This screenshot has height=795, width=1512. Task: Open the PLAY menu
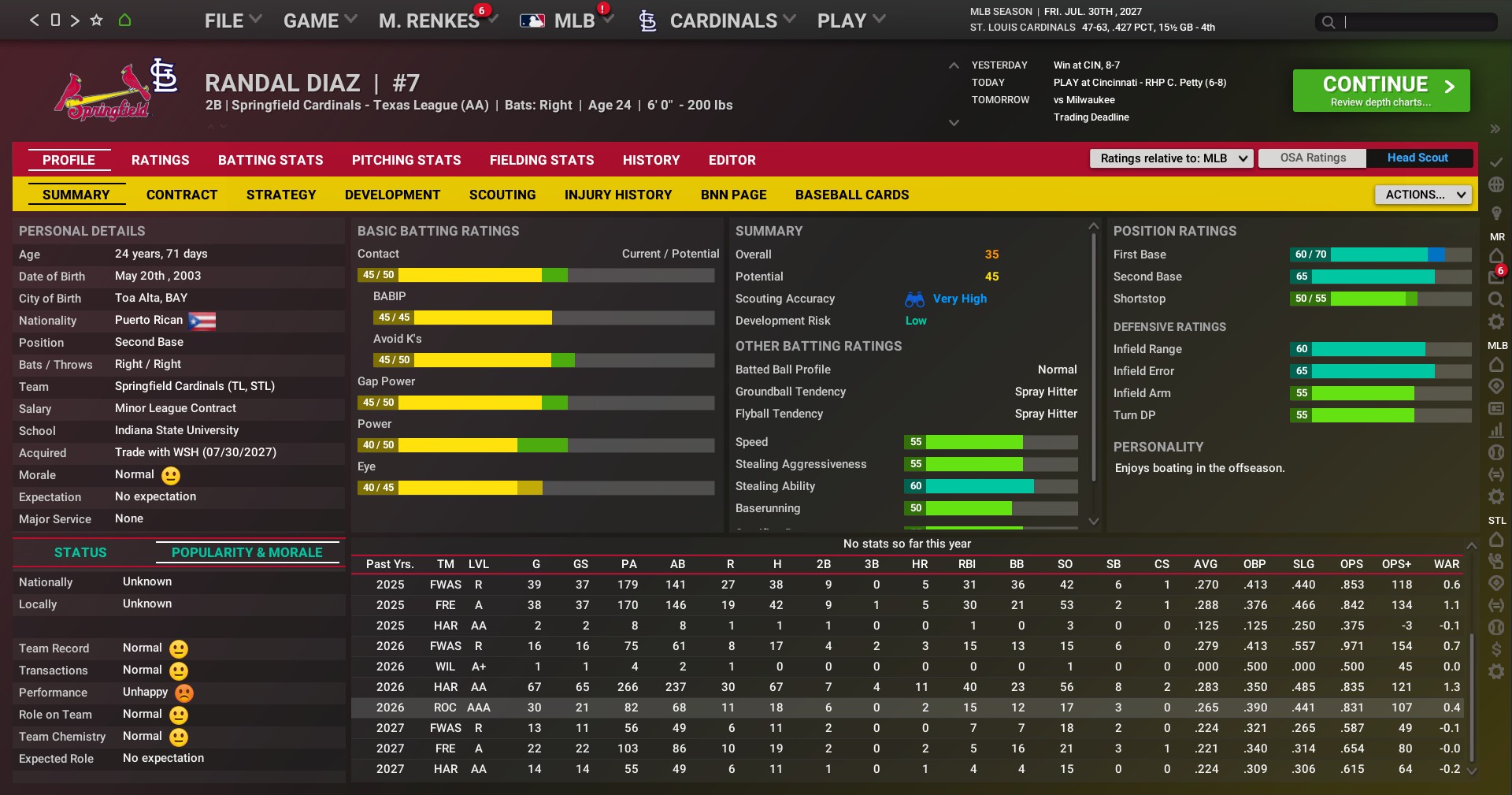click(850, 21)
